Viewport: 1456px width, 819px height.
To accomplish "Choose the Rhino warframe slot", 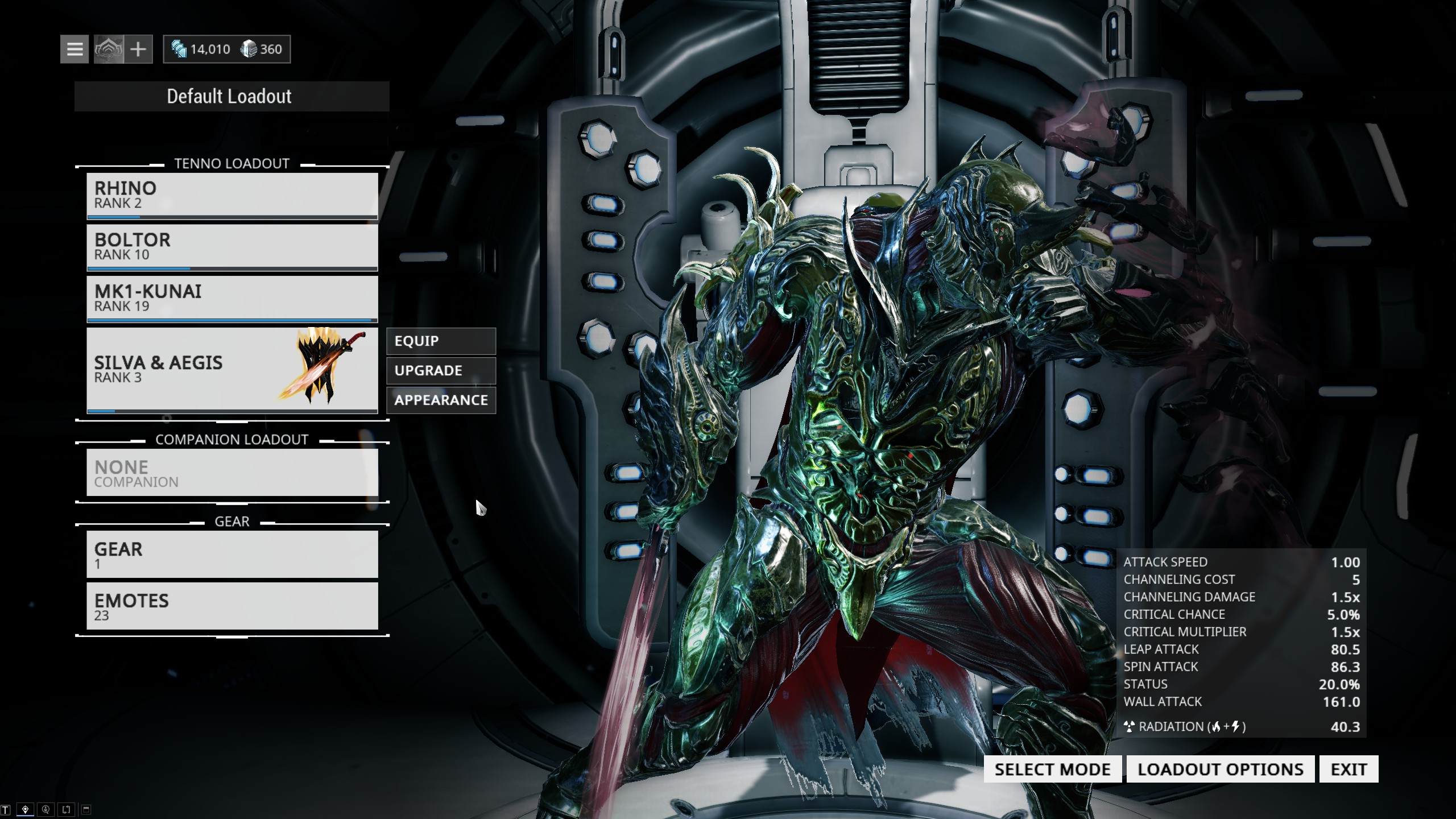I will (232, 195).
